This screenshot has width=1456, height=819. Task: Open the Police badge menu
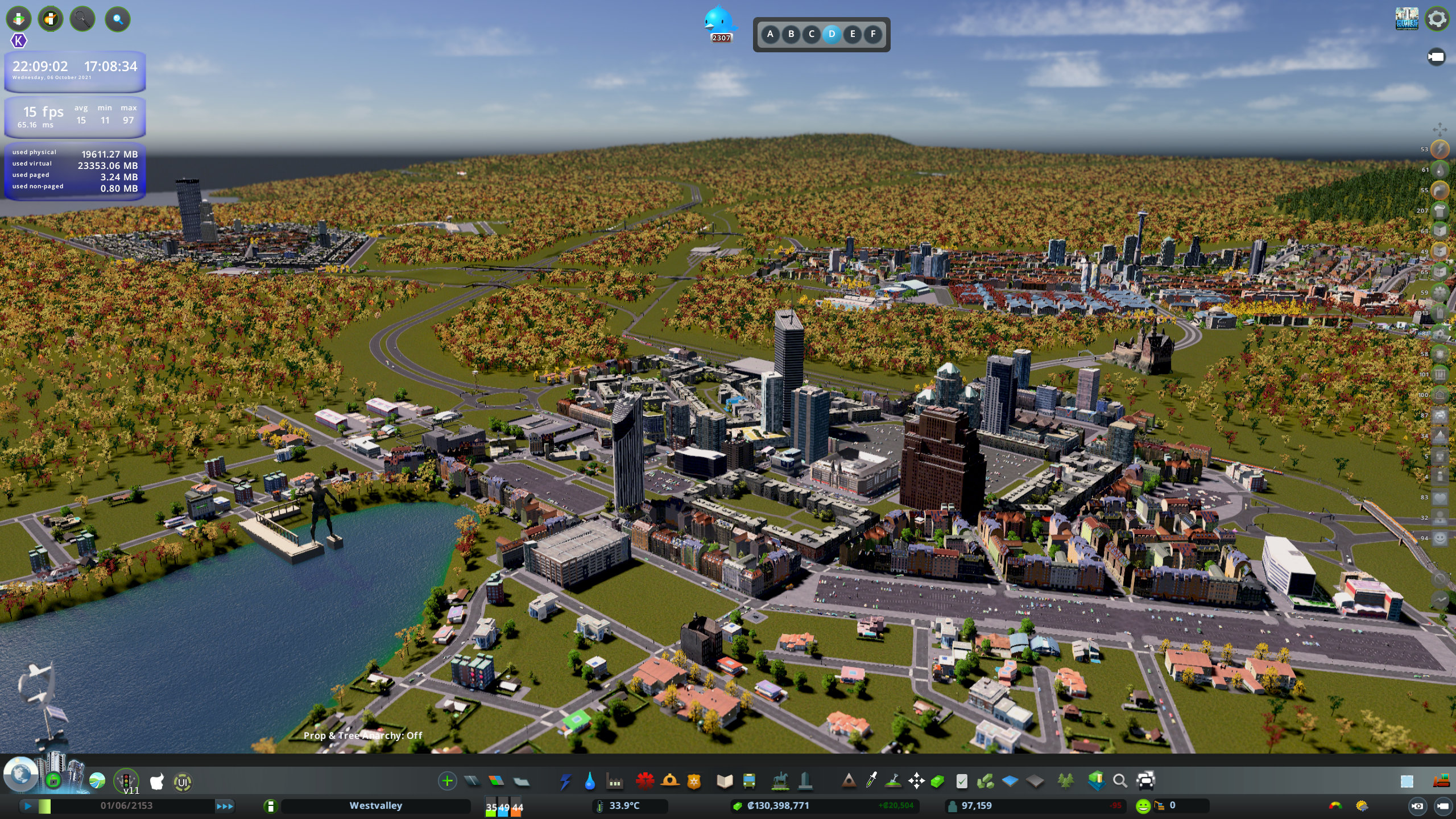tap(694, 781)
